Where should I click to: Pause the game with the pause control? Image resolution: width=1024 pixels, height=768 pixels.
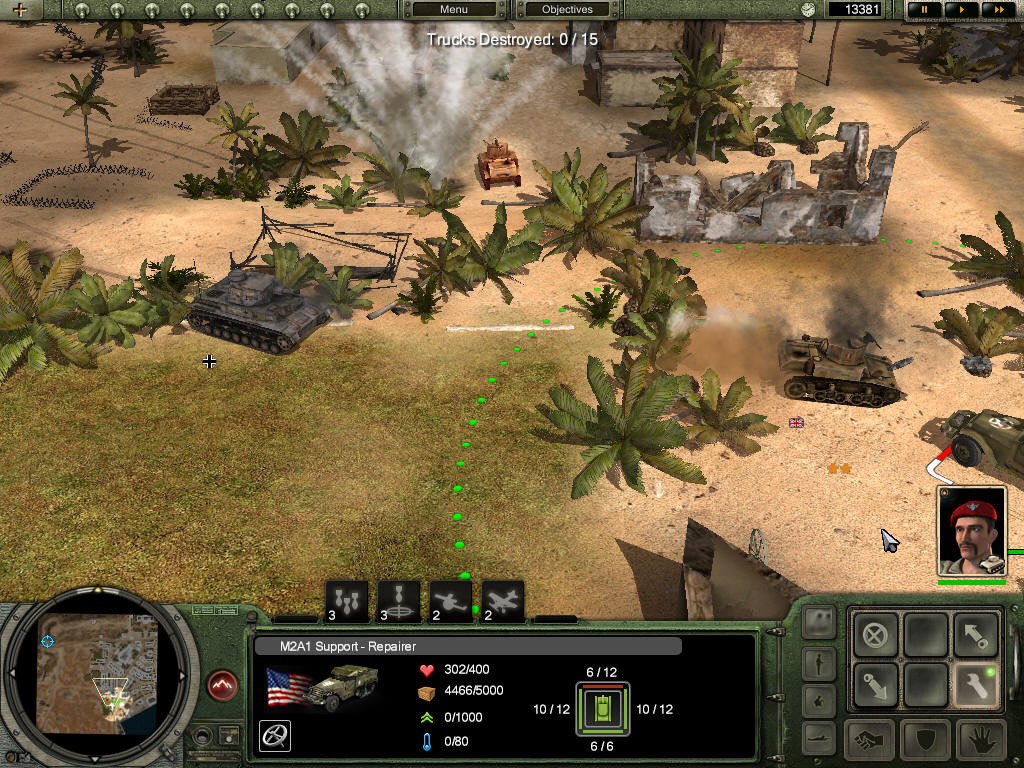coord(924,9)
